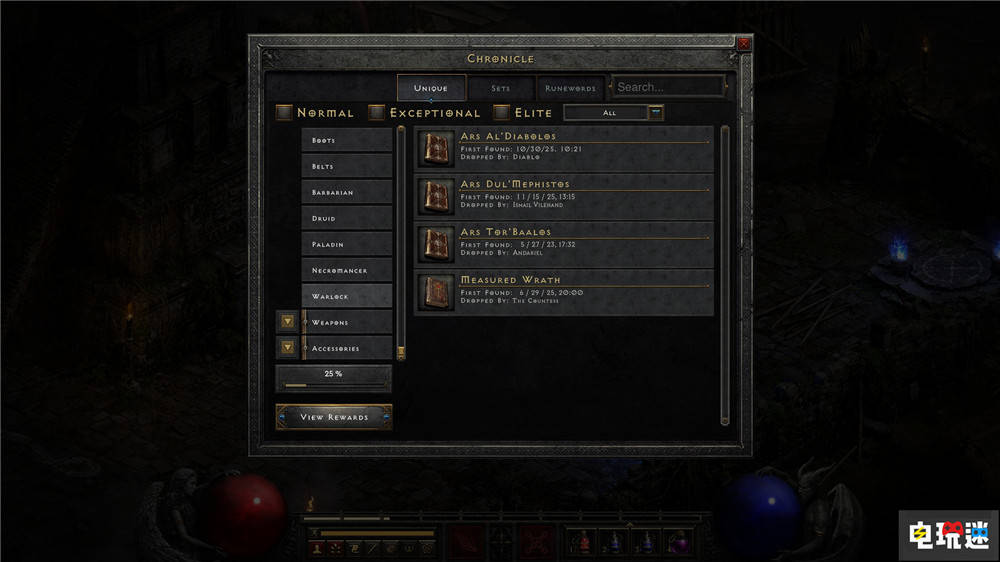This screenshot has height=562, width=1000.
Task: Close the Chronicle window
Action: click(743, 44)
